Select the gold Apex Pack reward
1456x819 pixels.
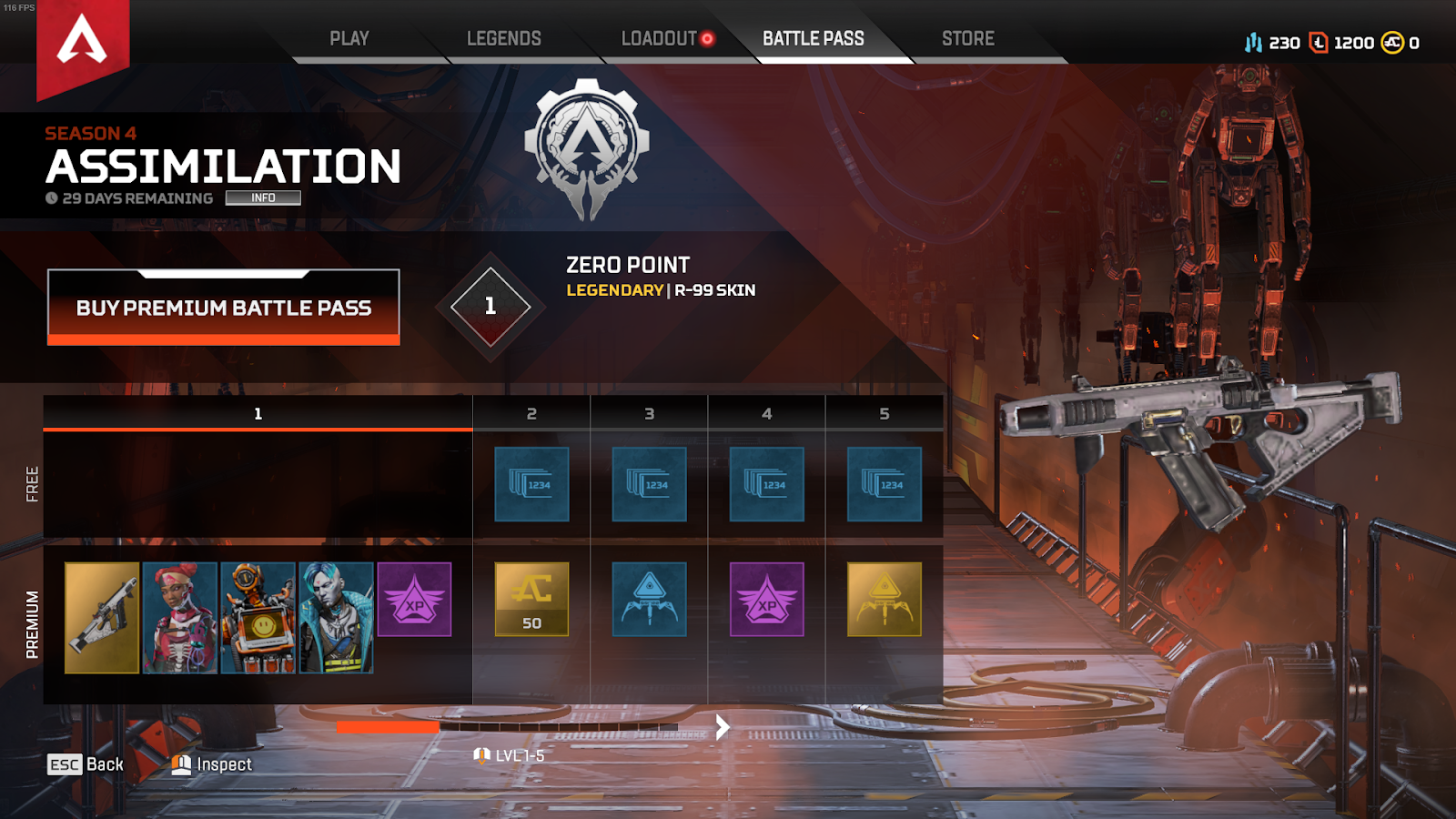884,599
